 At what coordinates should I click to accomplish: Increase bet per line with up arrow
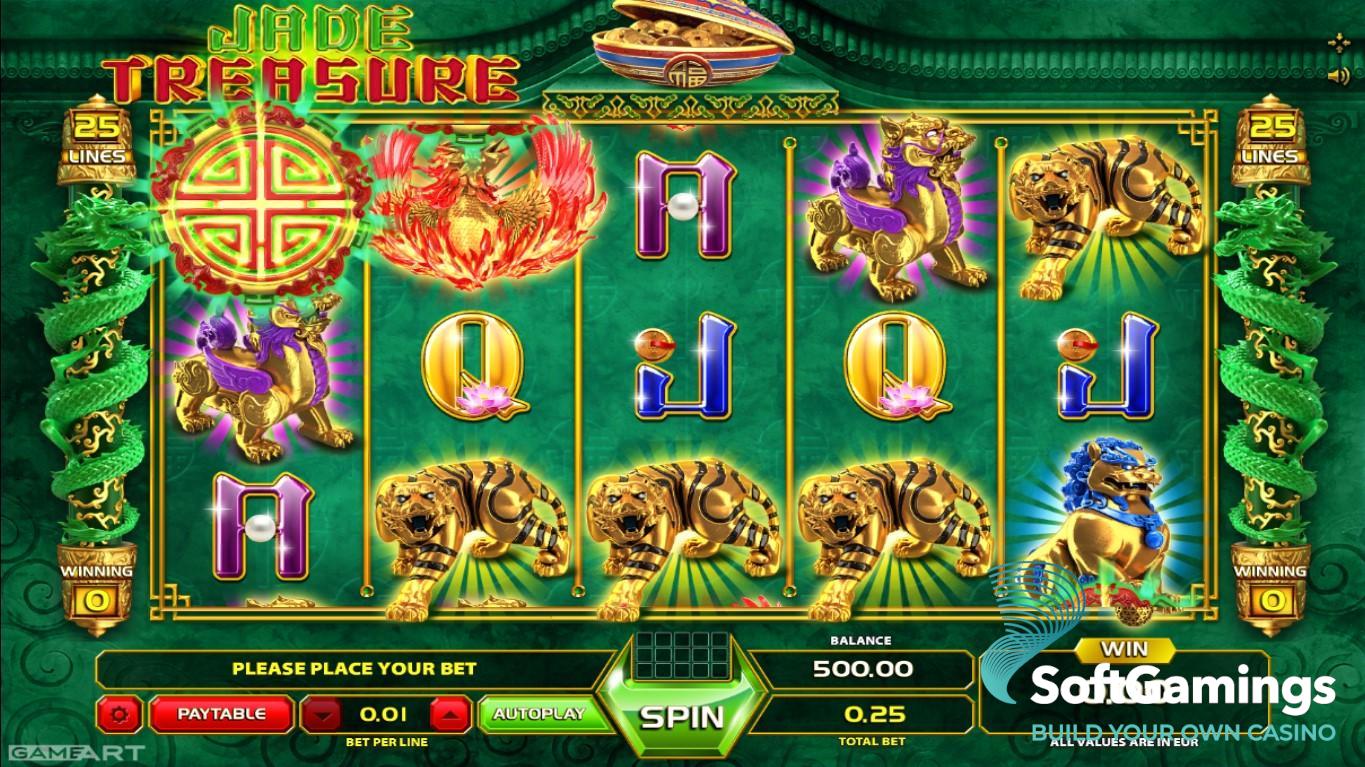[450, 714]
